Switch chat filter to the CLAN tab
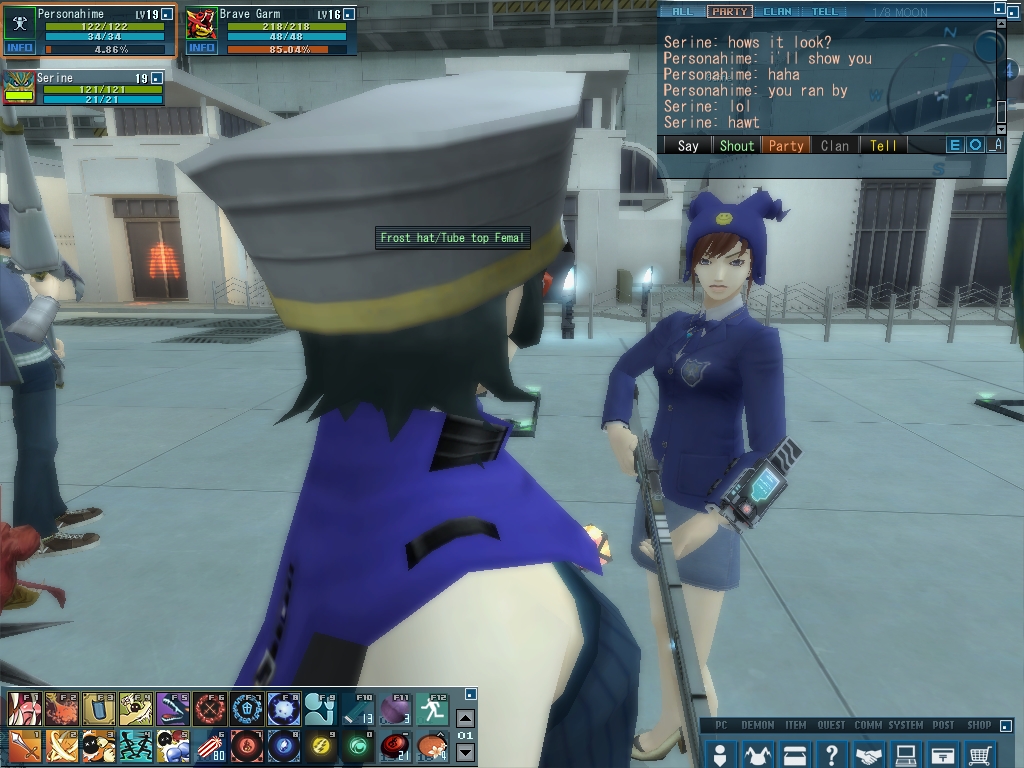The image size is (1024, 768). [x=777, y=12]
